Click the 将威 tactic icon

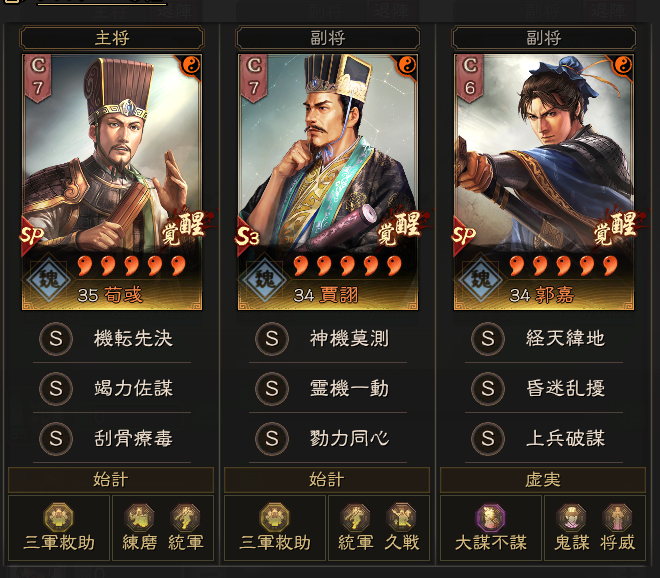(x=617, y=527)
